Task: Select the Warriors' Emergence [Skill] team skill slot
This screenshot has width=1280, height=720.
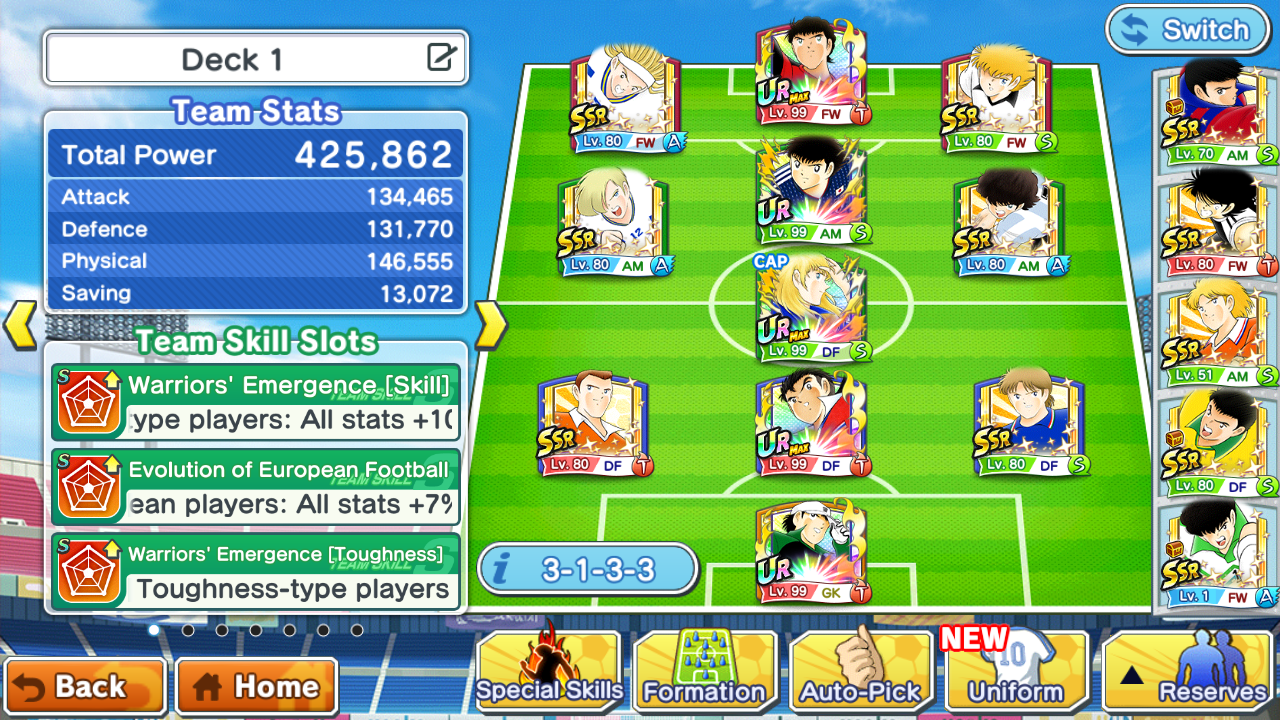Action: (256, 403)
